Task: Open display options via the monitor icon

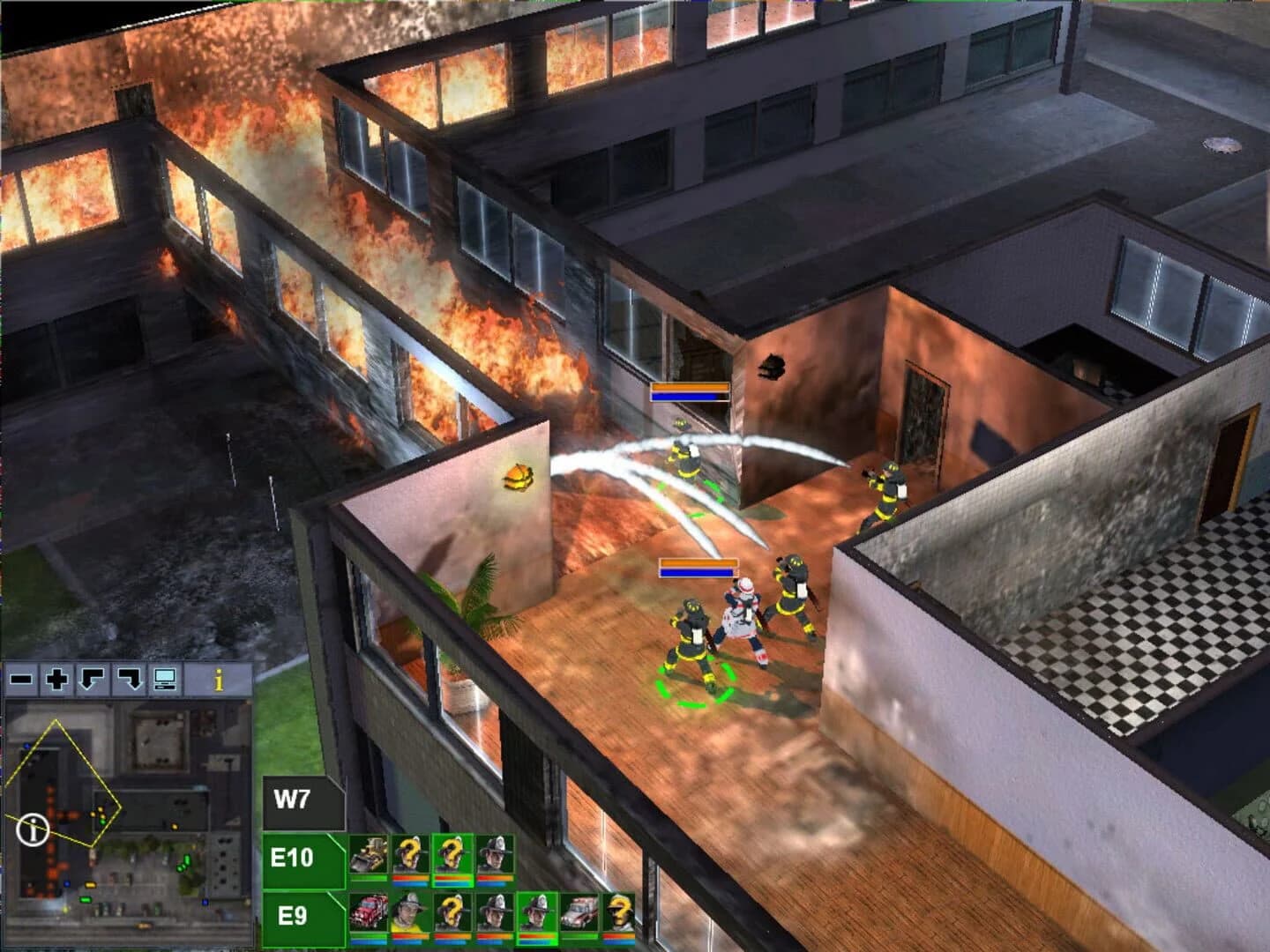Action: coord(165,678)
